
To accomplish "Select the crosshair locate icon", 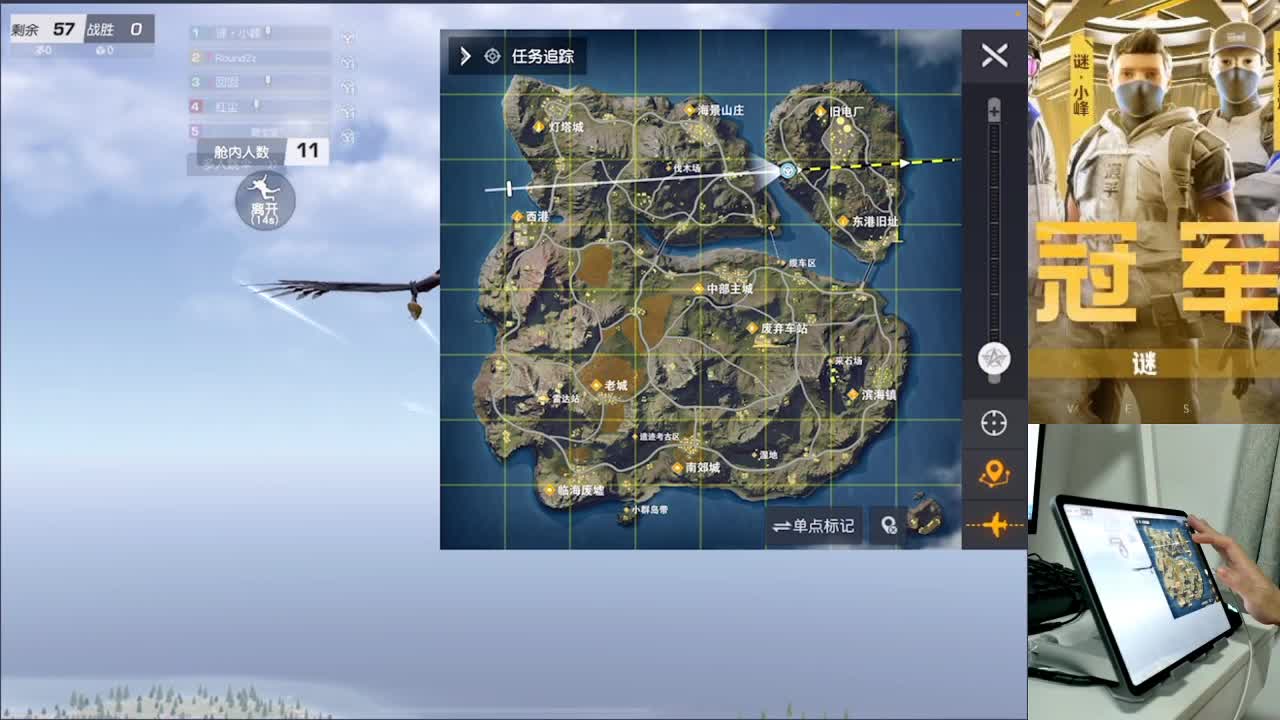I will 994,422.
